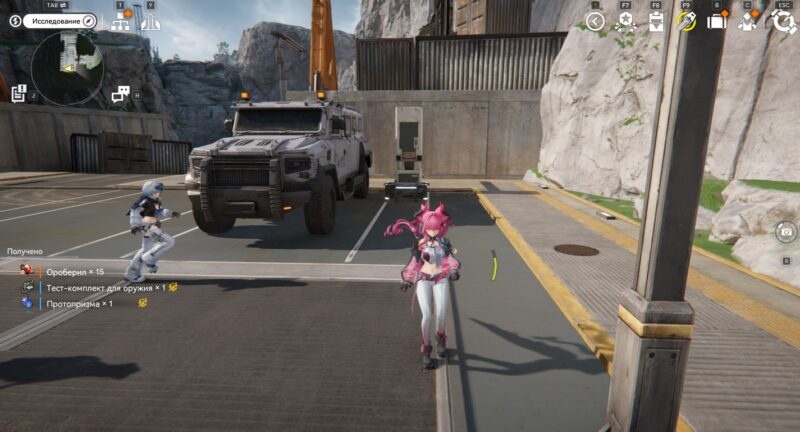The height and width of the screenshot is (432, 800).
Task: Click the camera photo mode button
Action: click(x=786, y=232)
